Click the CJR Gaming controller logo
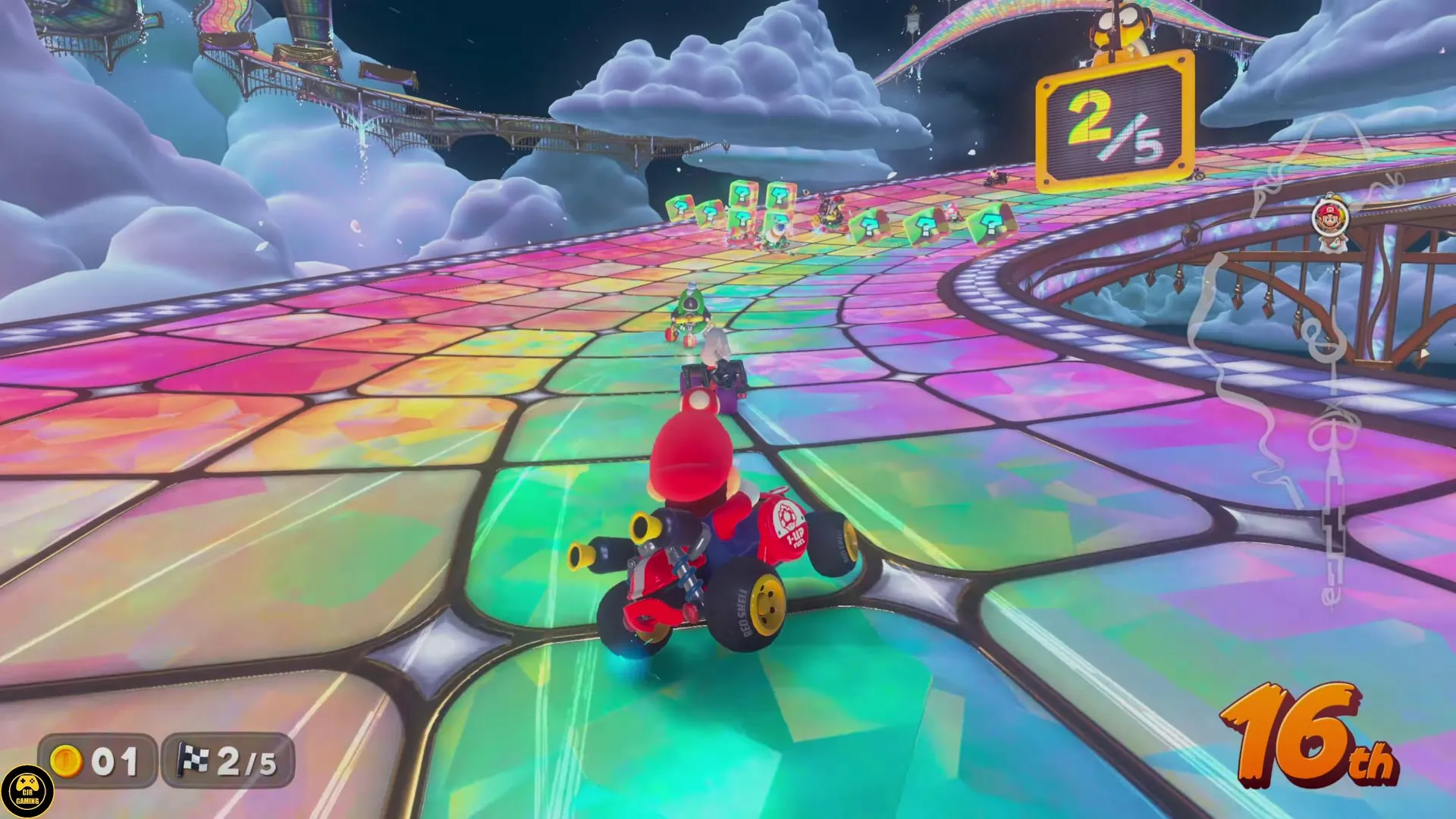1456x819 pixels. tap(29, 789)
